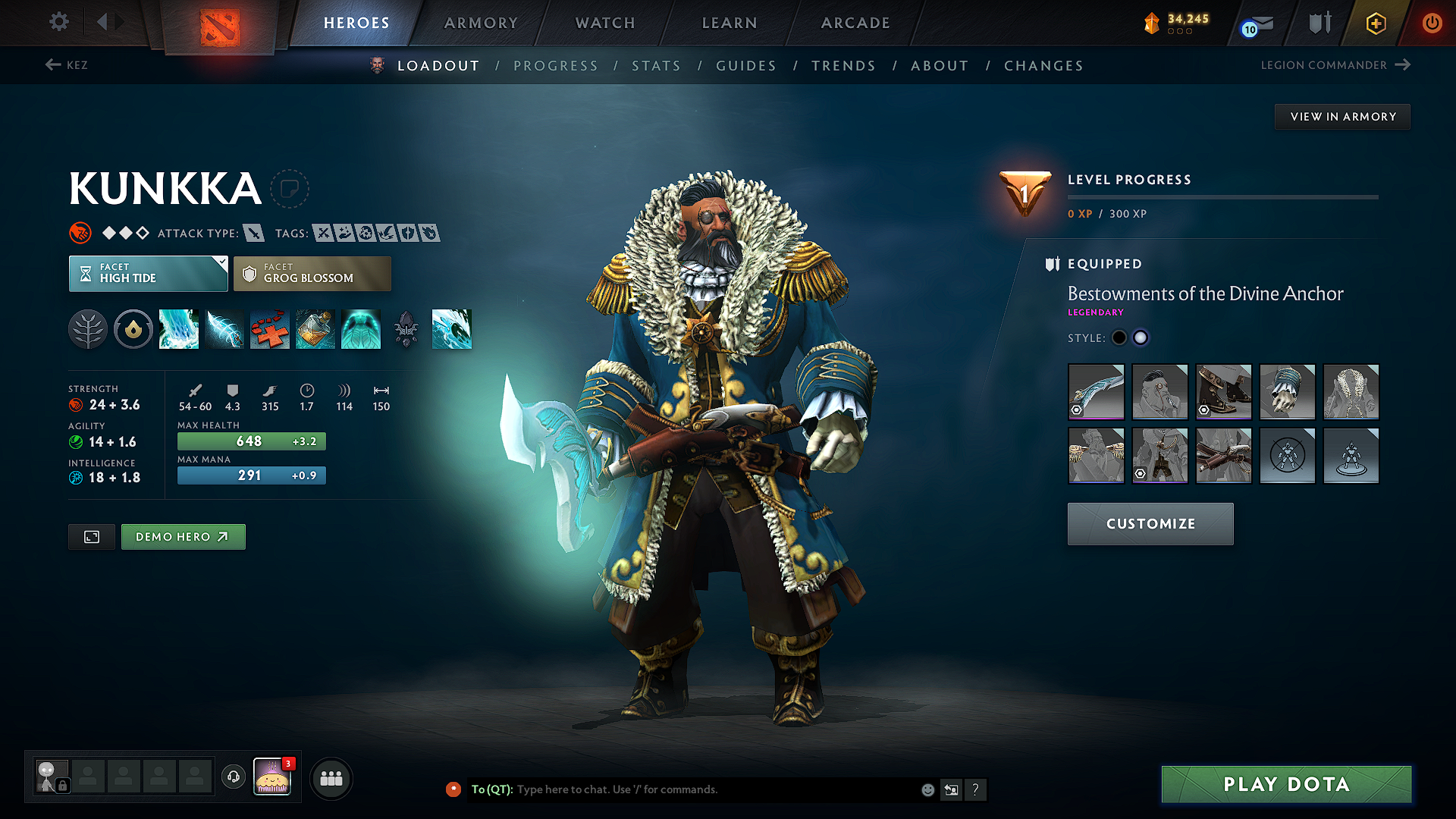The width and height of the screenshot is (1456, 819).
Task: Select the second Style orb for the set
Action: tap(1141, 337)
